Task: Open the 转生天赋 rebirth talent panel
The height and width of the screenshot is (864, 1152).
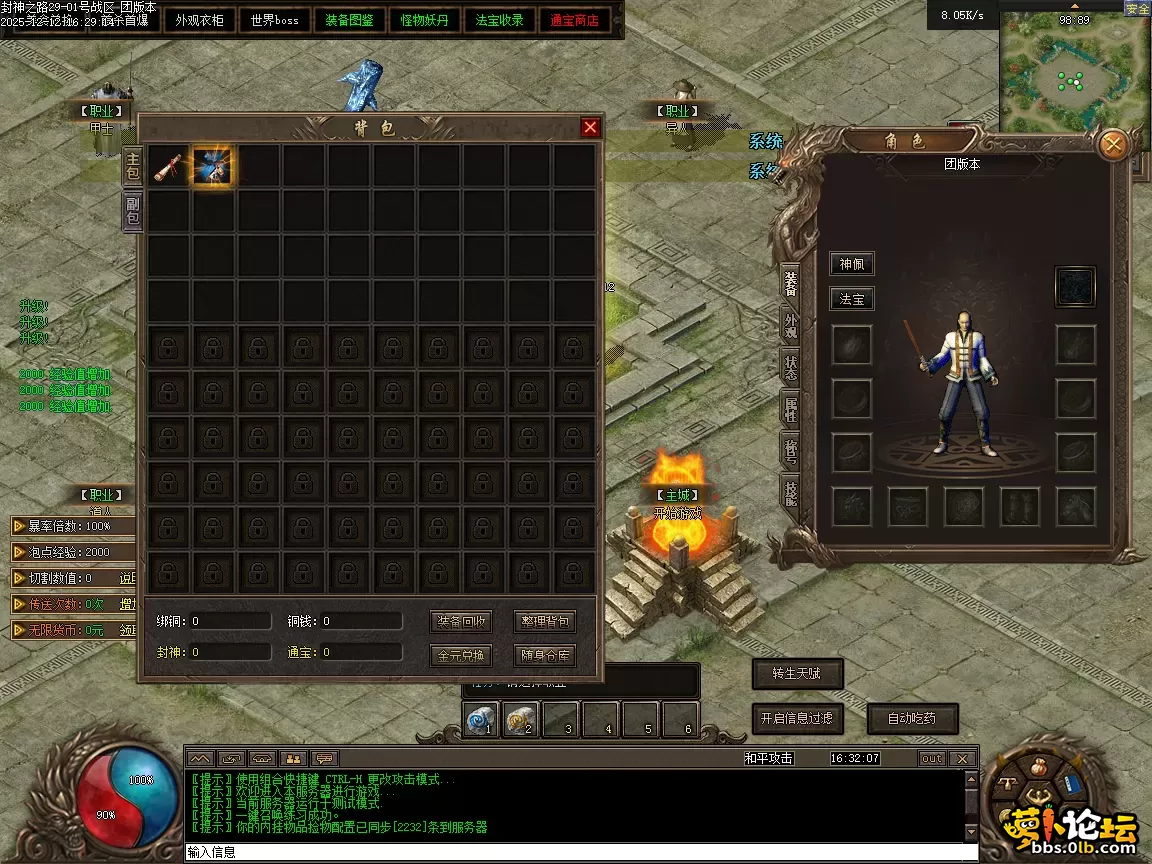Action: [x=796, y=673]
